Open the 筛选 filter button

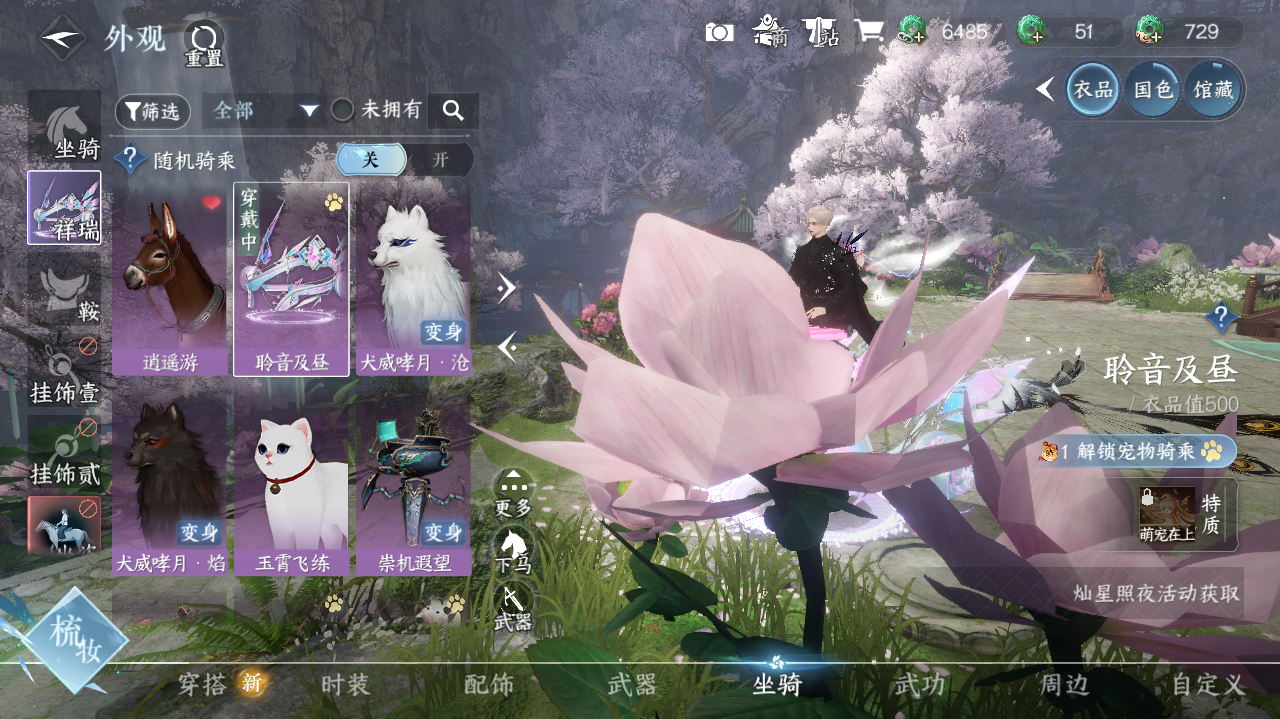[x=152, y=111]
